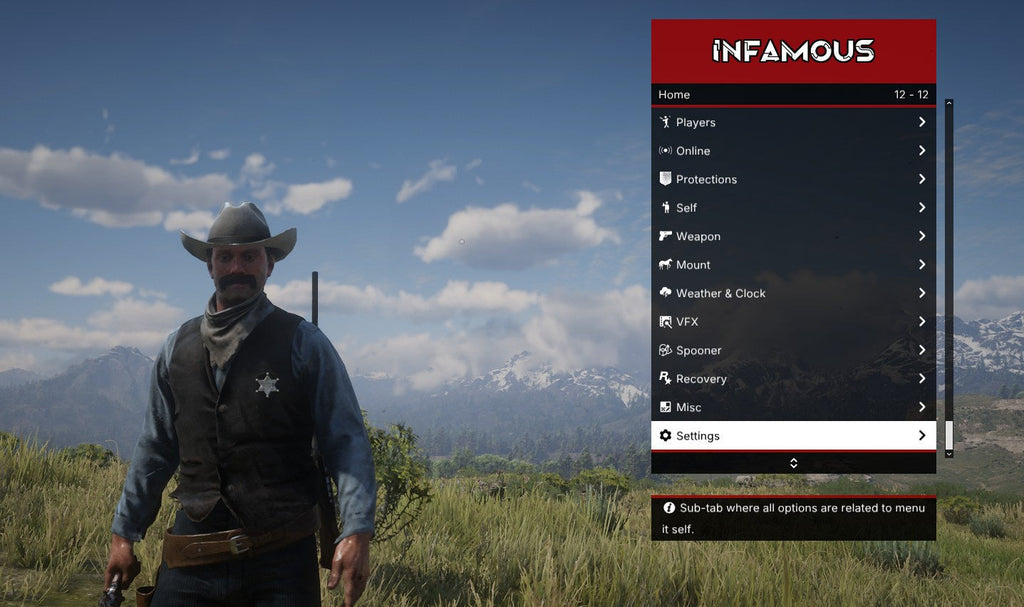Open the Spooner submenu
This screenshot has height=607, width=1024.
793,350
